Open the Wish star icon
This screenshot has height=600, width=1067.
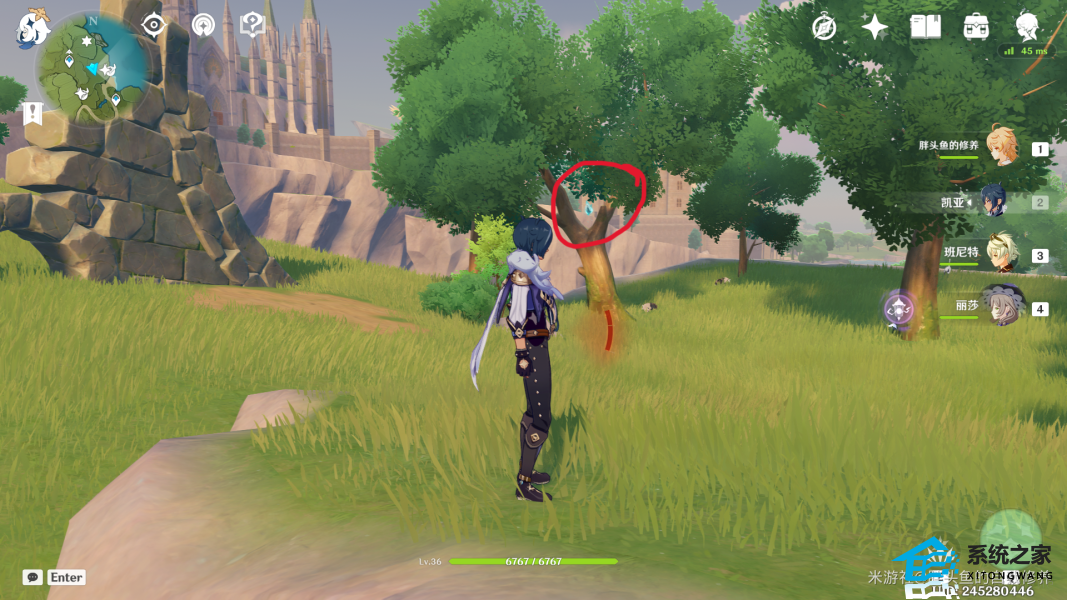(875, 27)
